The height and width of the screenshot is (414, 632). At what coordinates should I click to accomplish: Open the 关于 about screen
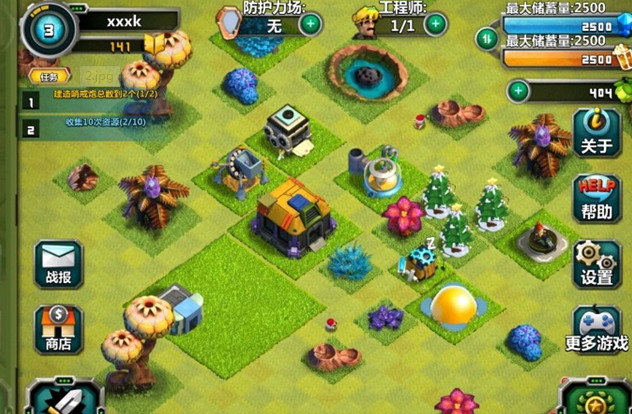(x=596, y=132)
